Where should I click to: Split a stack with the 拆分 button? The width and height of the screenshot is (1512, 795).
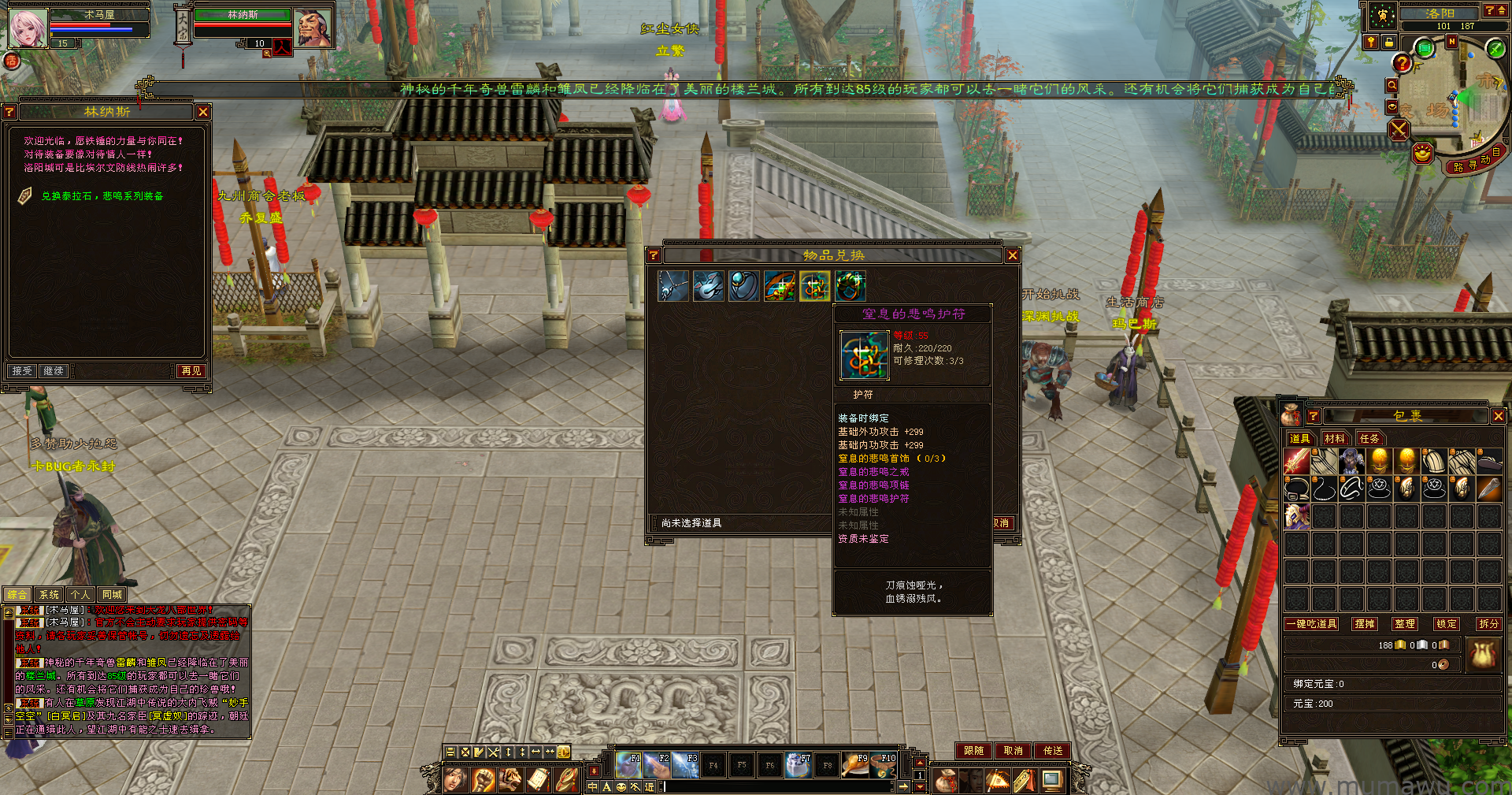point(1488,624)
